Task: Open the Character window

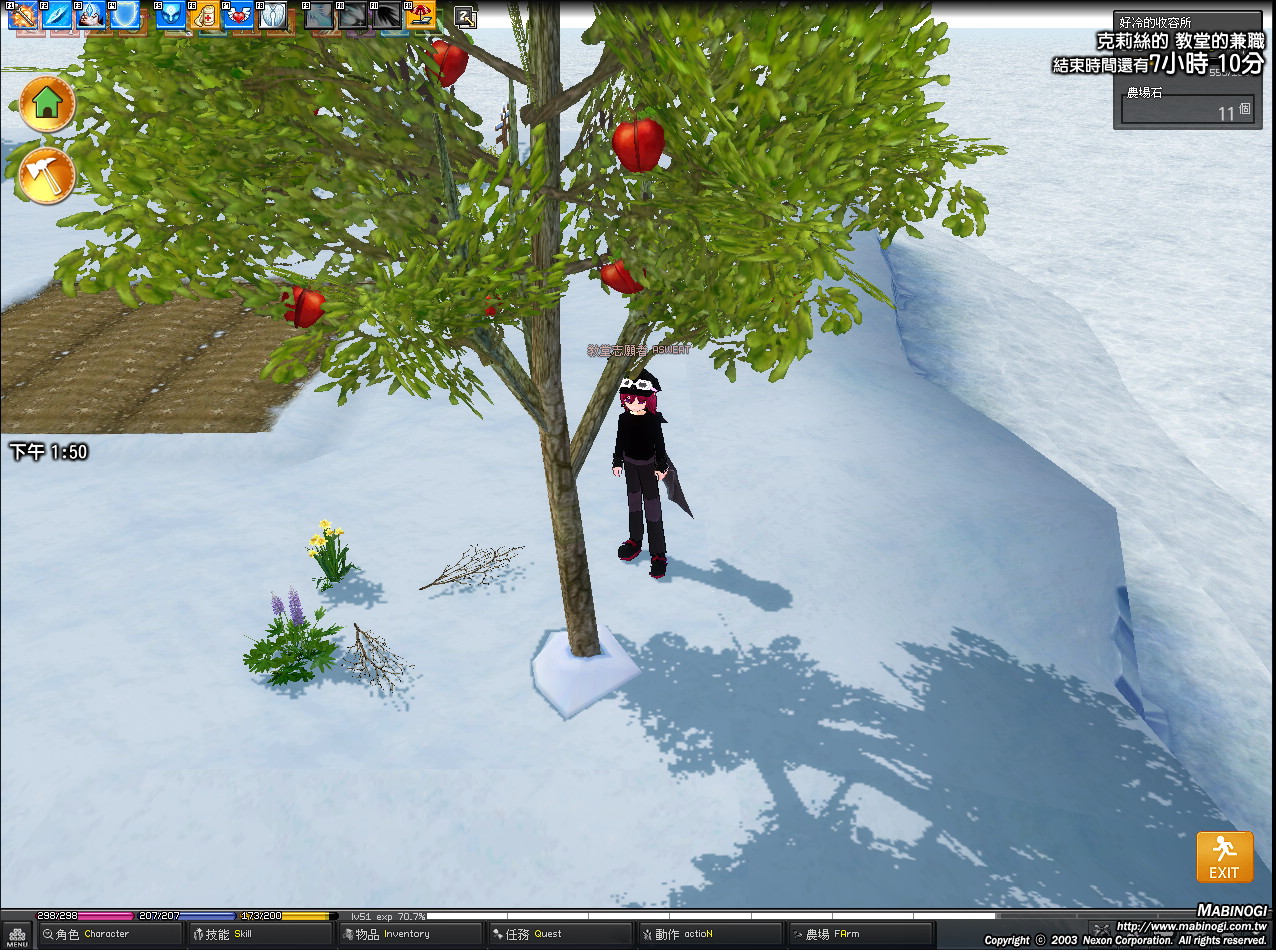Action: click(95, 935)
